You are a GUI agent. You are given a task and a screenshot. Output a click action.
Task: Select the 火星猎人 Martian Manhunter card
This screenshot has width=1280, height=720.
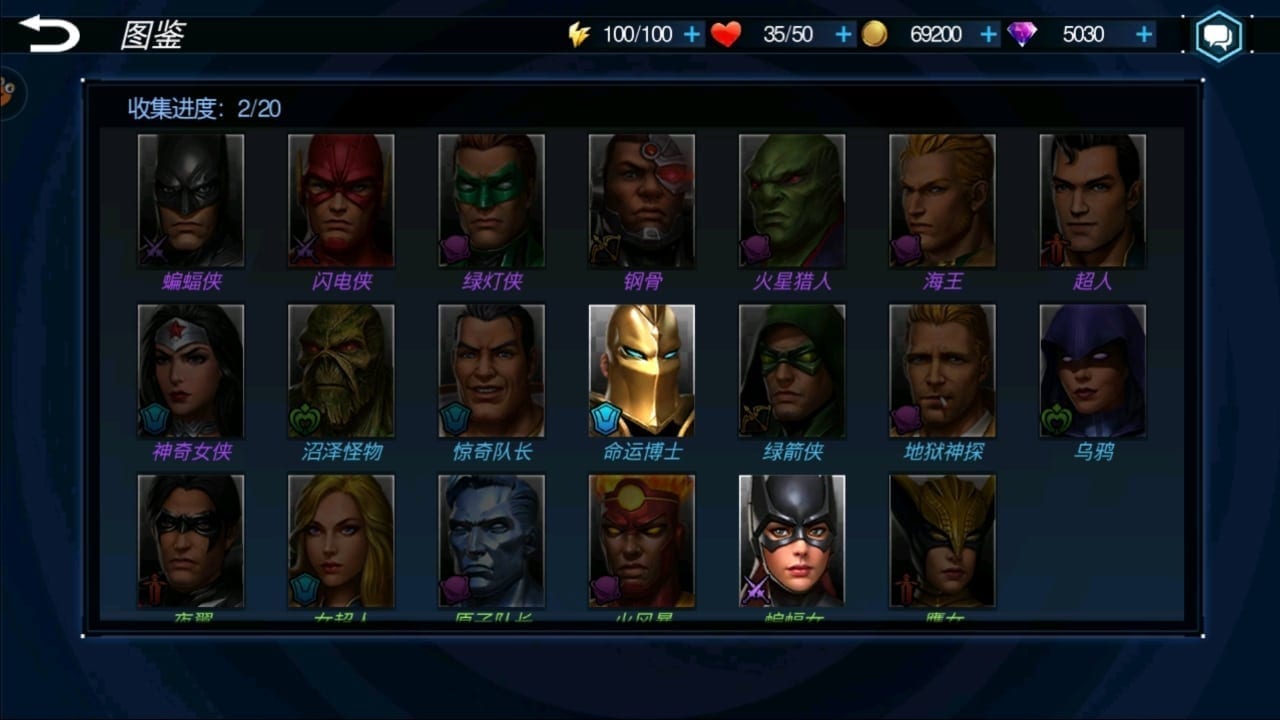coord(792,201)
